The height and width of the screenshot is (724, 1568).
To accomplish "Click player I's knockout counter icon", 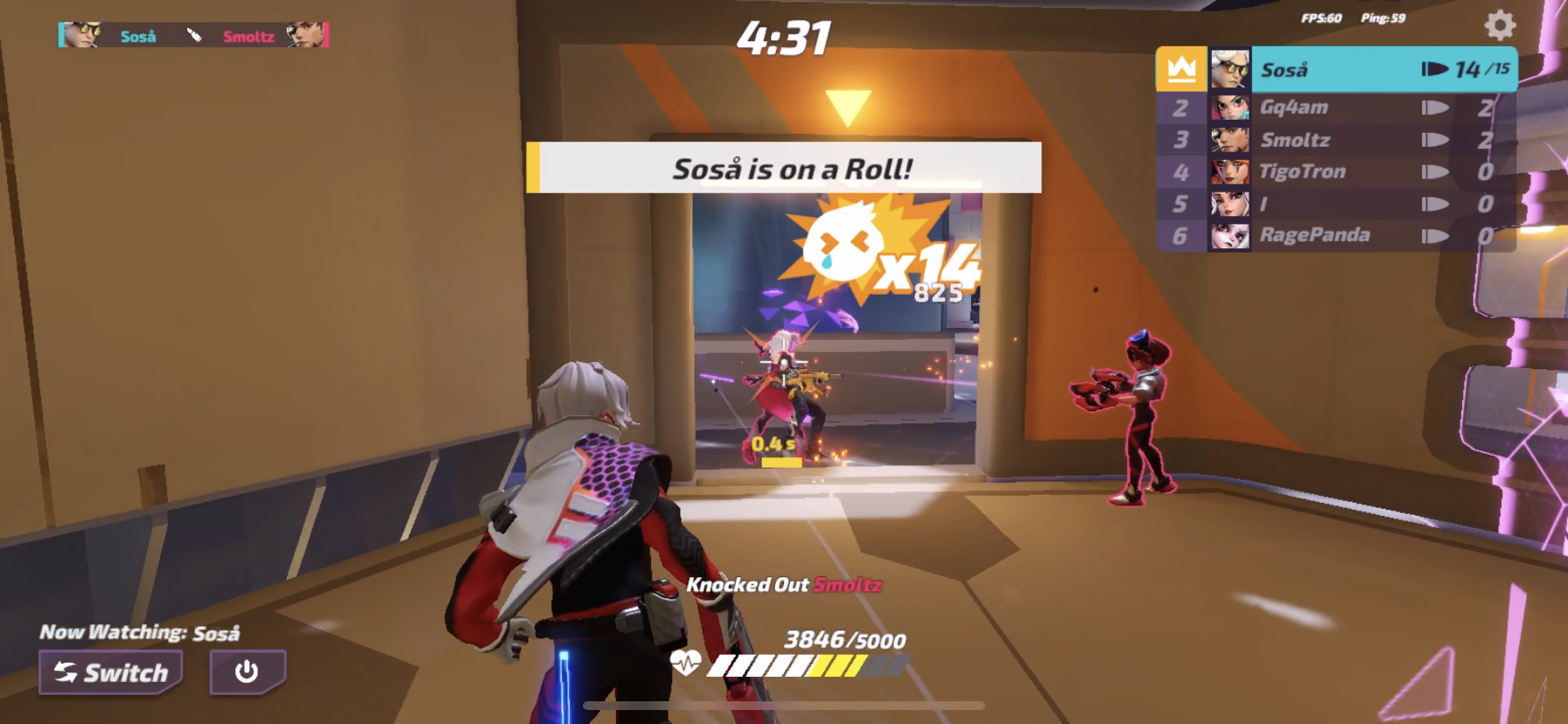I will 1435,203.
